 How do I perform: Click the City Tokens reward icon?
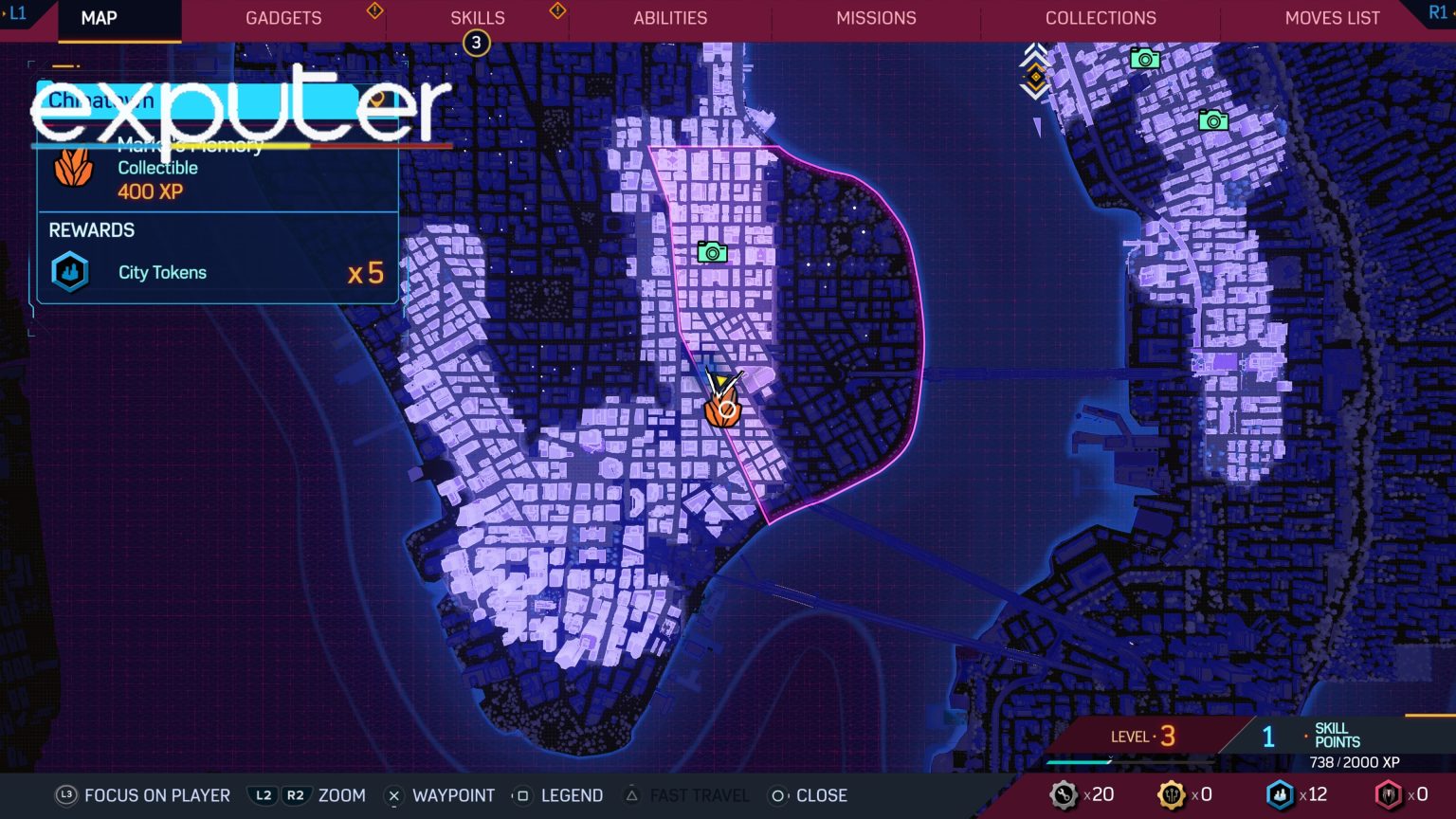click(x=69, y=272)
